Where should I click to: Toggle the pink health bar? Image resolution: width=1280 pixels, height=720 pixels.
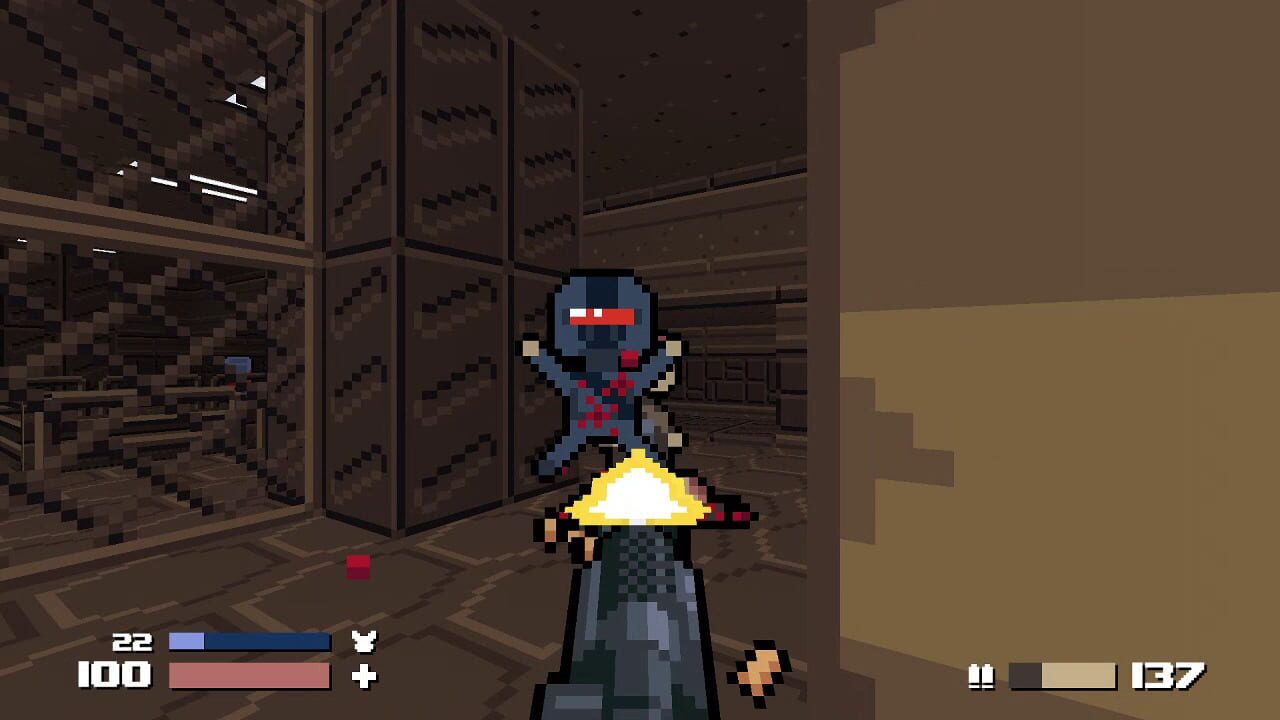[250, 677]
